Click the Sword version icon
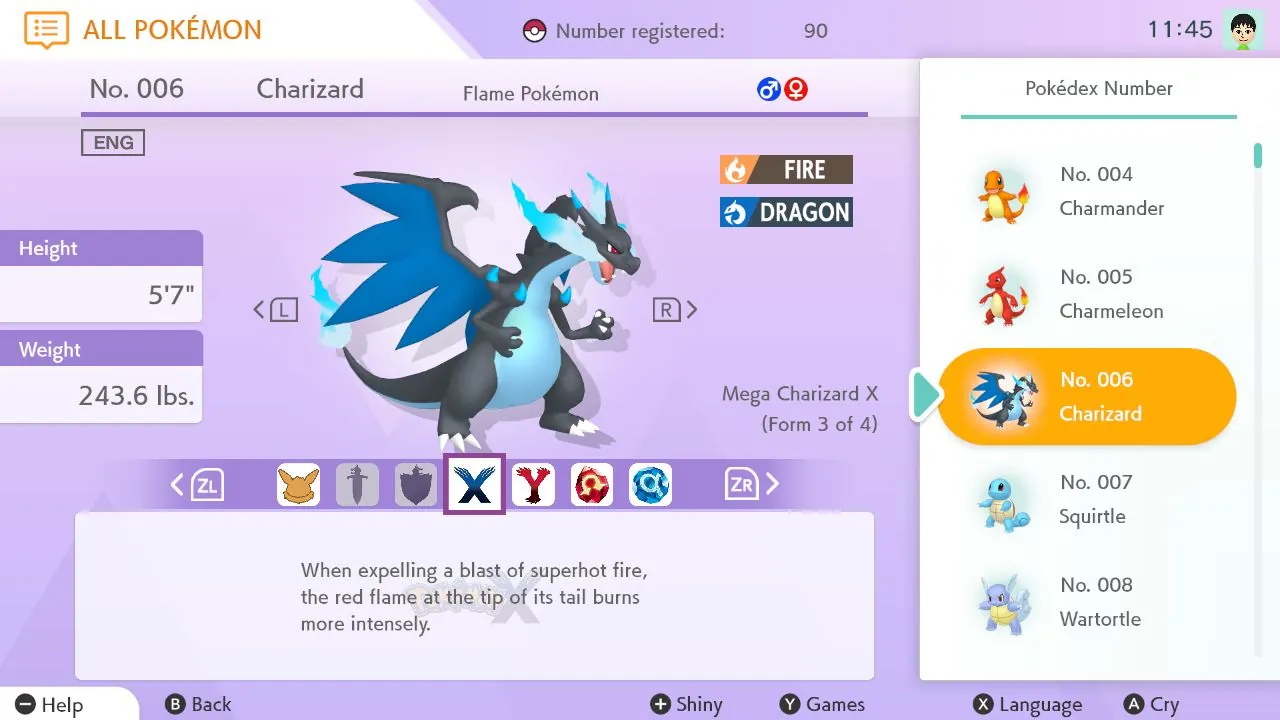 pyautogui.click(x=357, y=484)
